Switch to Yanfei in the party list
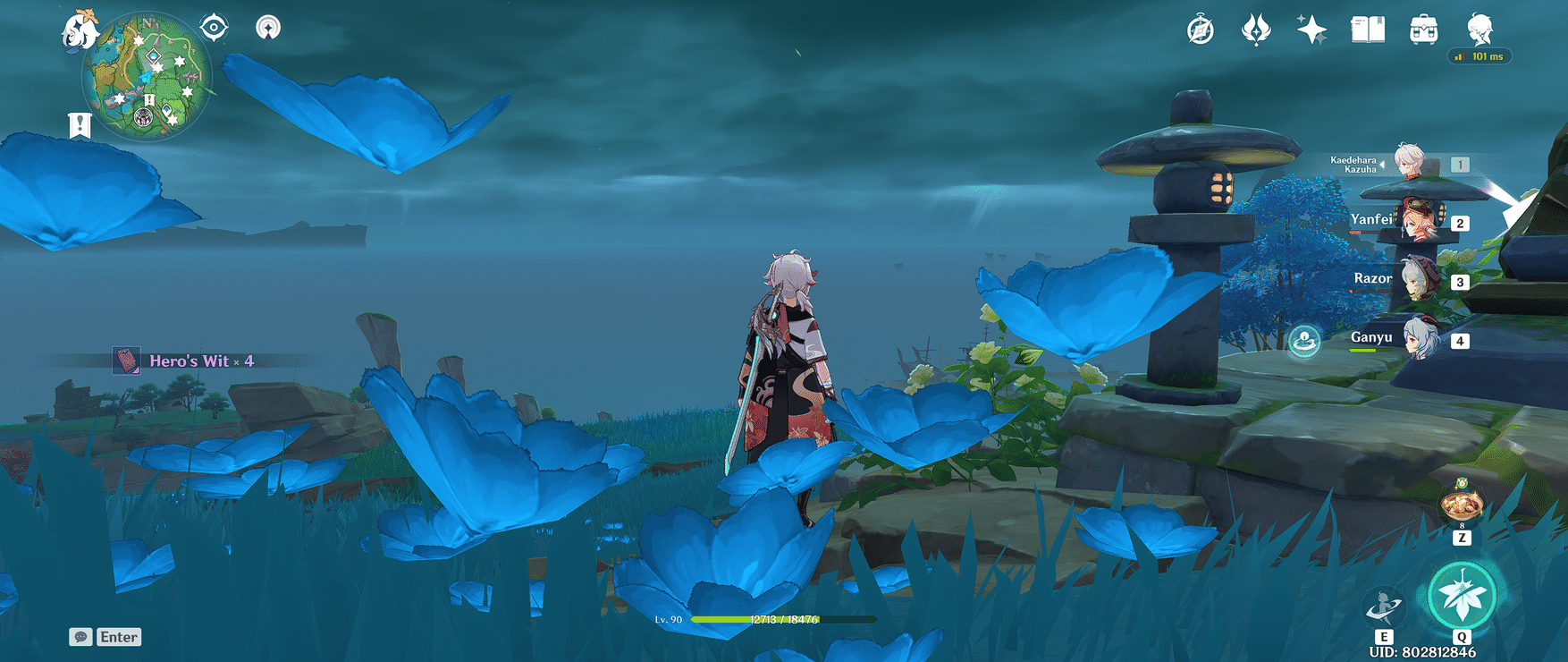Image resolution: width=1568 pixels, height=662 pixels. coord(1420,221)
